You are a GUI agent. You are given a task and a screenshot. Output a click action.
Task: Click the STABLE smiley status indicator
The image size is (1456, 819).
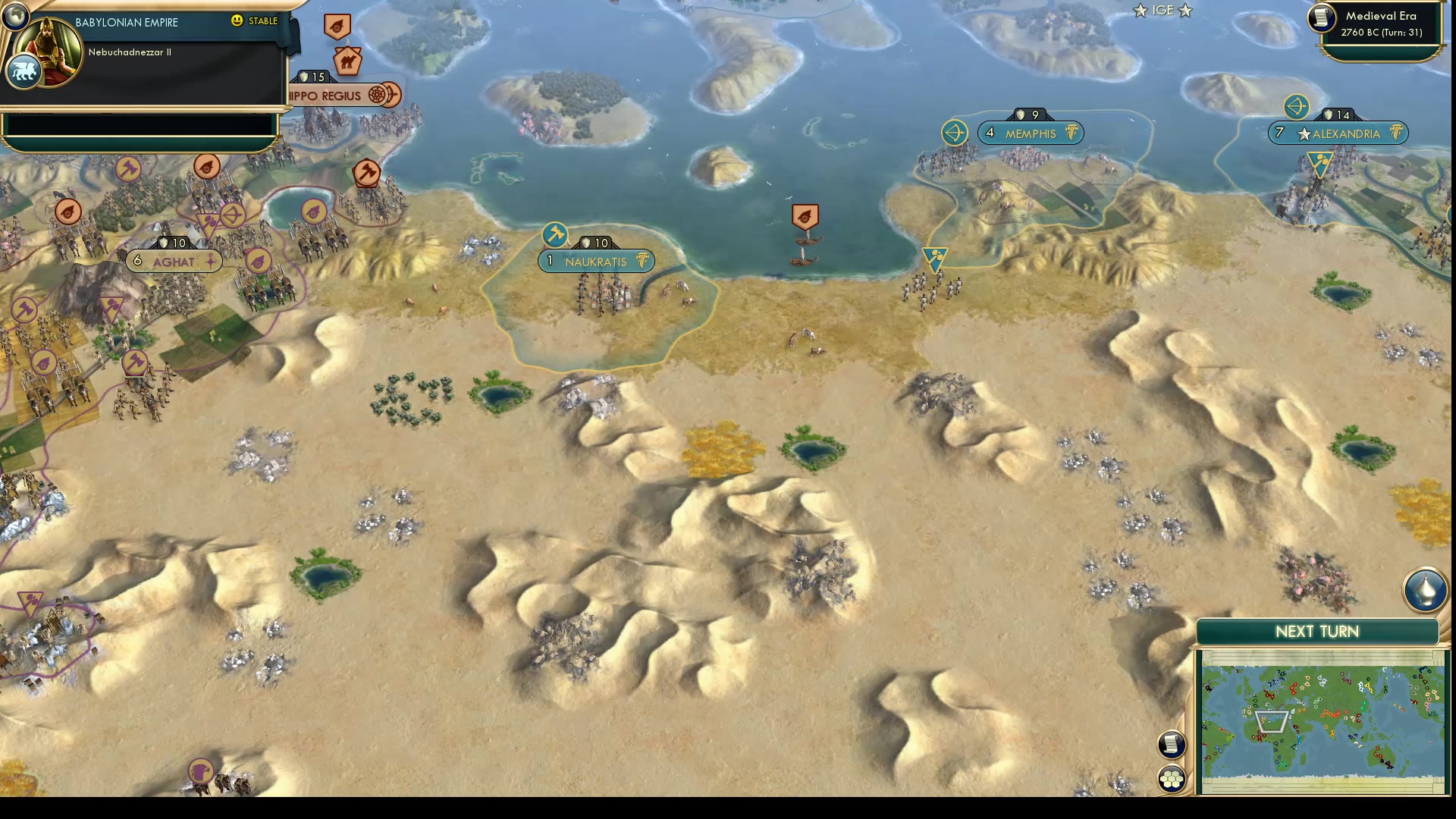[x=238, y=22]
